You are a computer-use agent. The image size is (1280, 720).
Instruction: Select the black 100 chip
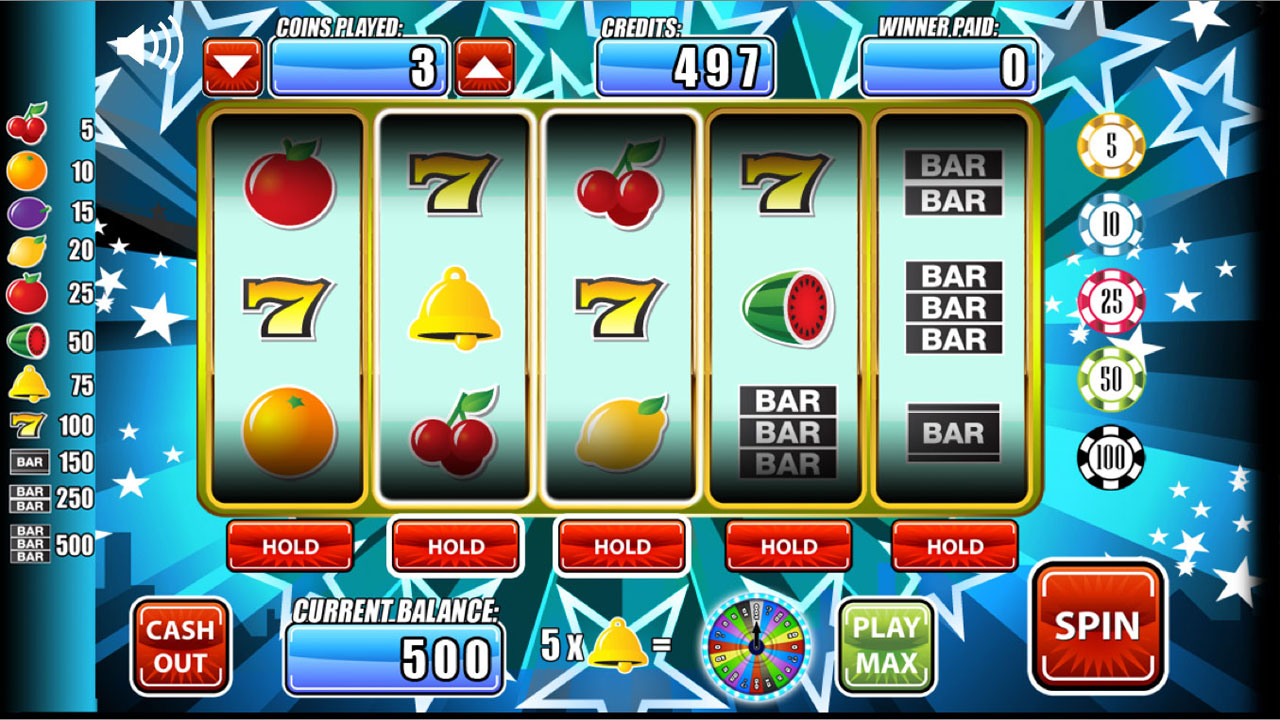(x=1111, y=458)
